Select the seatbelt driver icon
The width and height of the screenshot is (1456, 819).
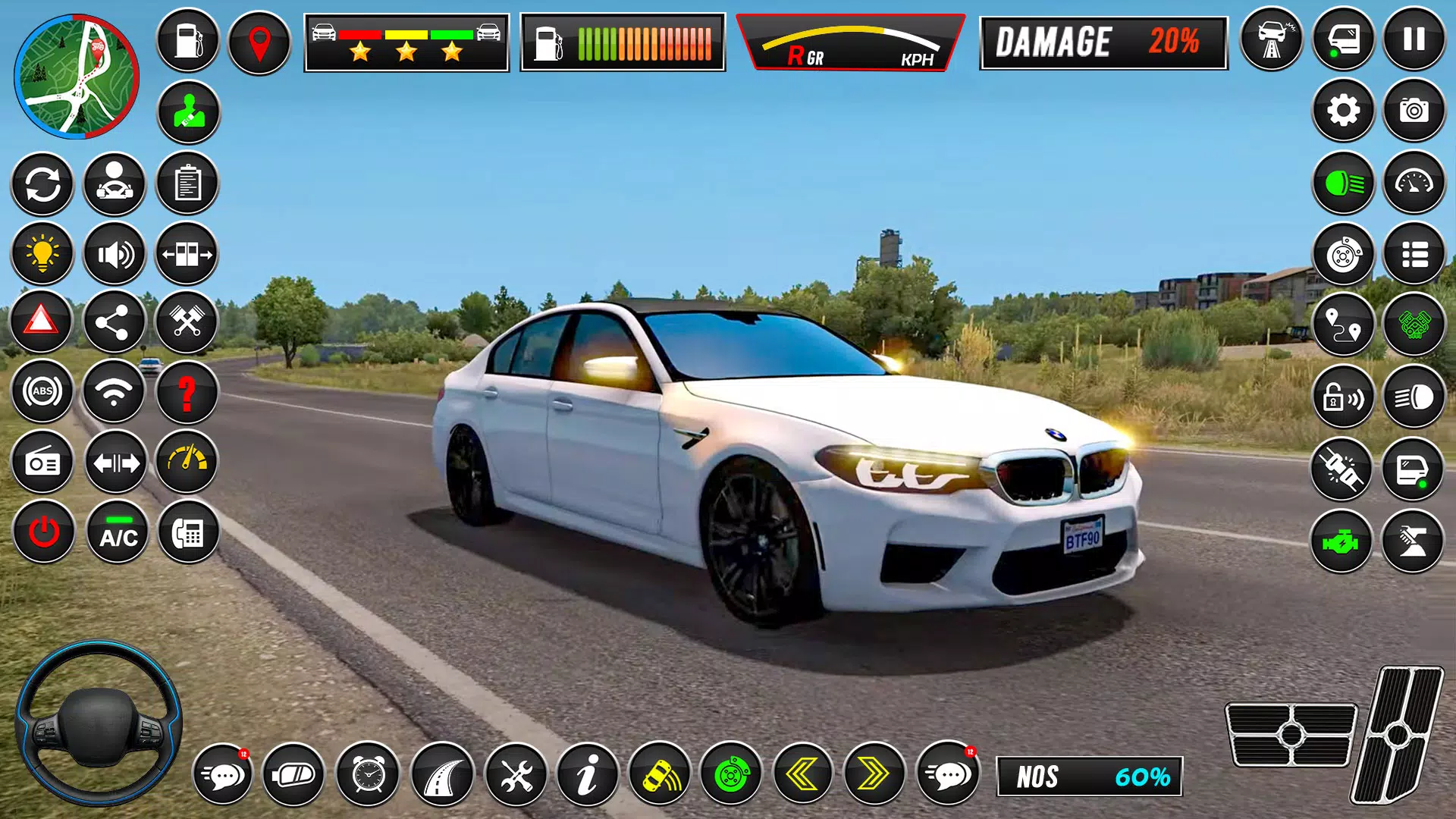point(188,111)
